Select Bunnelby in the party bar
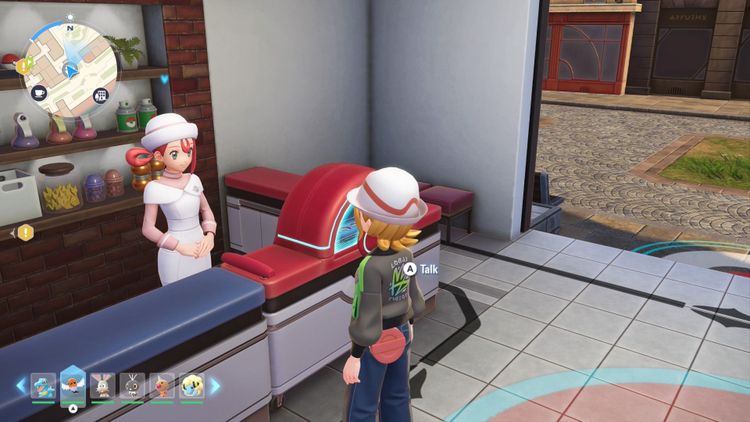This screenshot has height=422, width=750. pos(102,385)
